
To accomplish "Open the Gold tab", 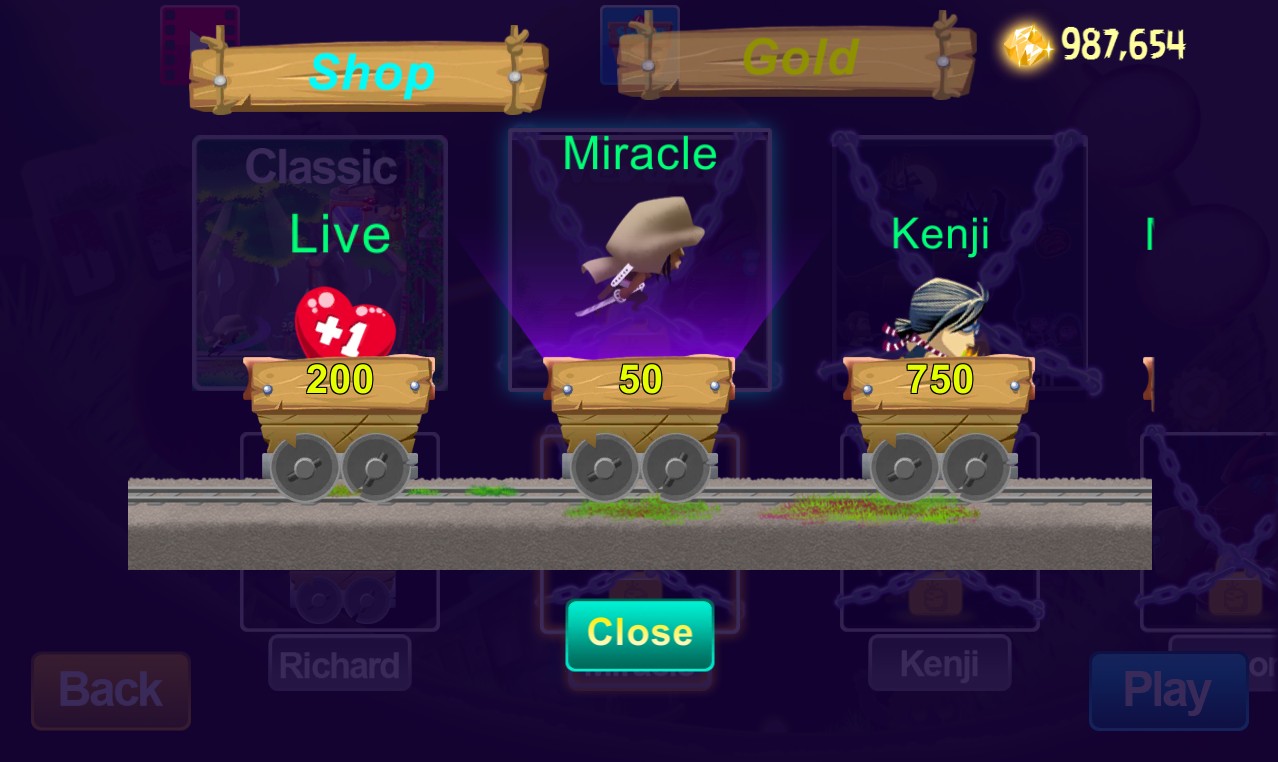I will click(797, 60).
